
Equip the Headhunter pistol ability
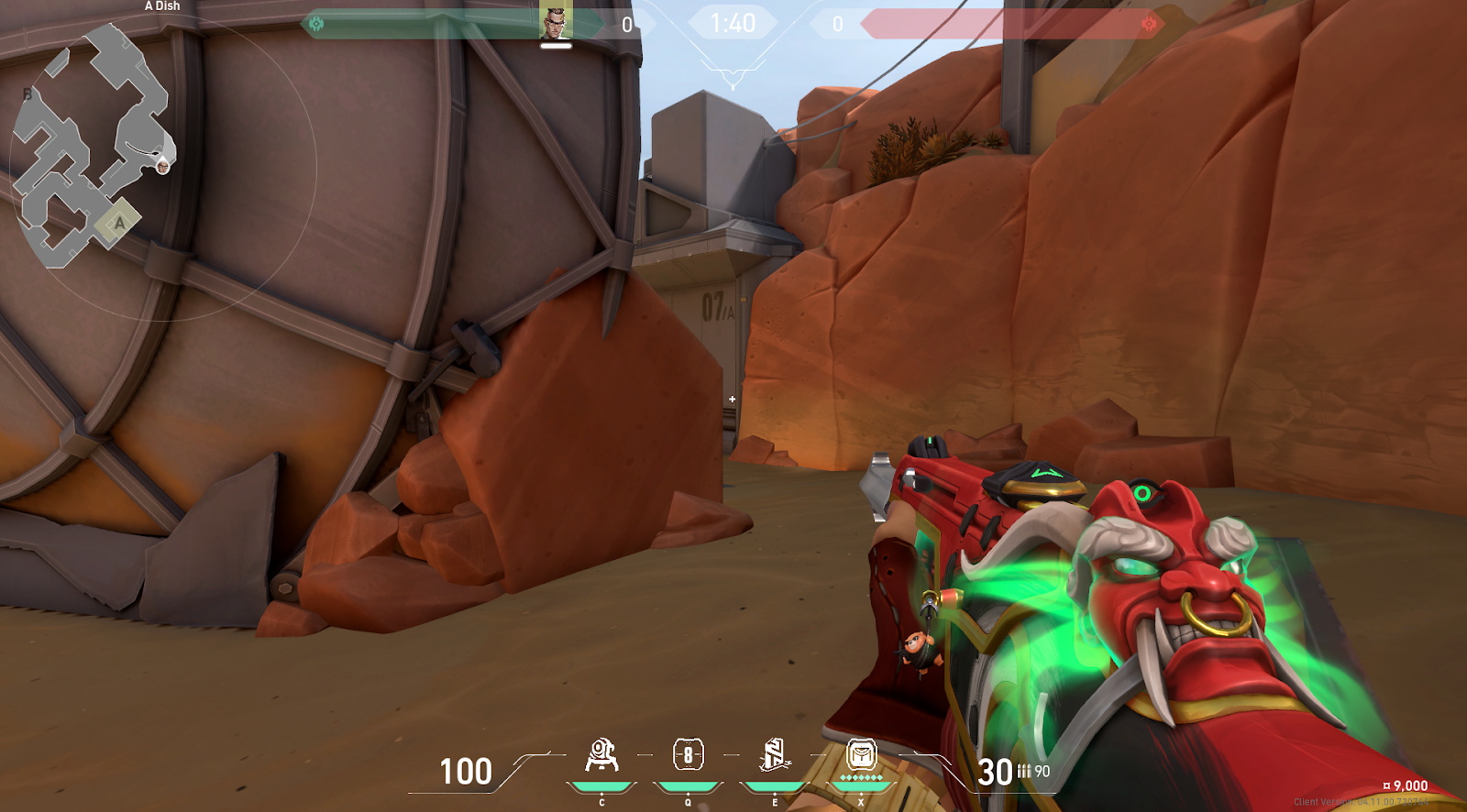tap(688, 756)
